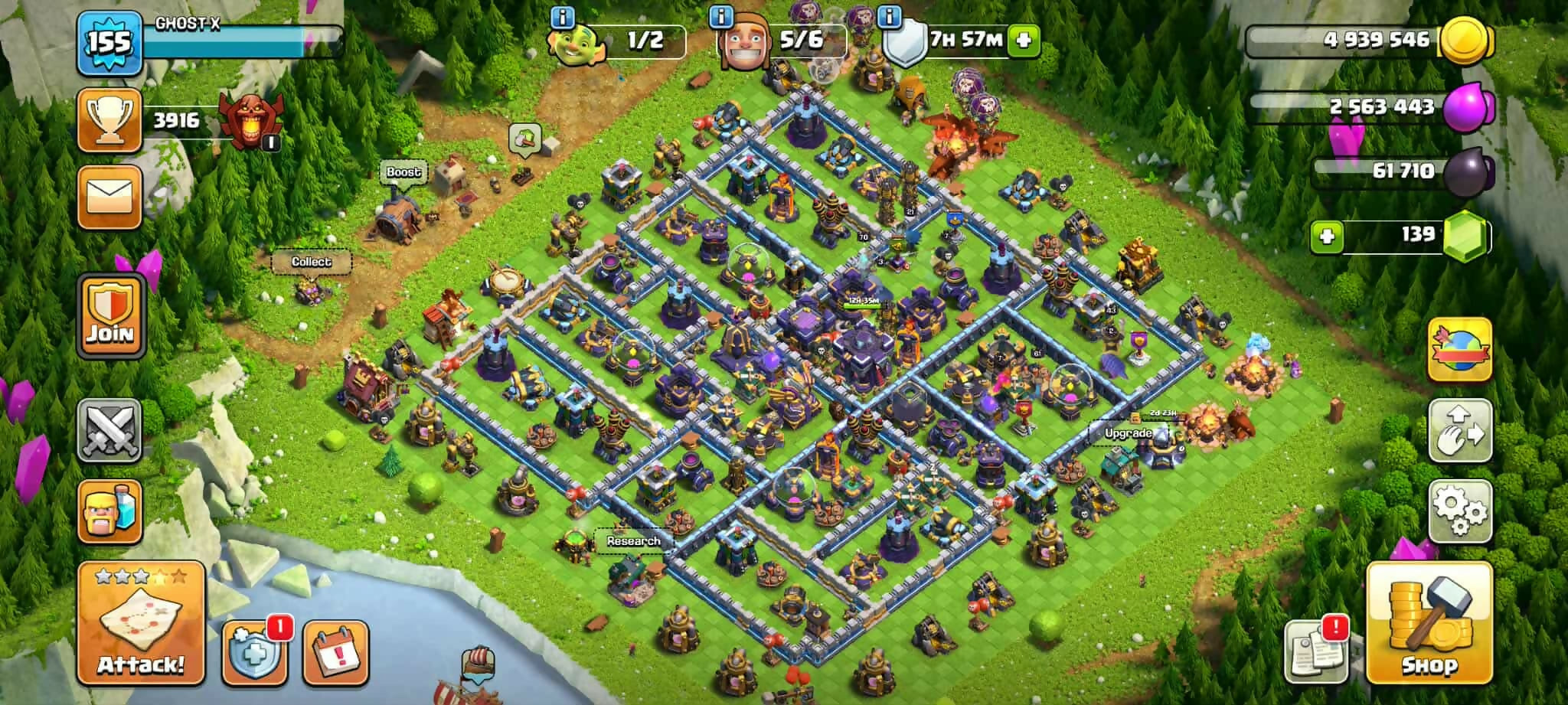
Task: Click the level 155 experience badge
Action: coord(109,43)
